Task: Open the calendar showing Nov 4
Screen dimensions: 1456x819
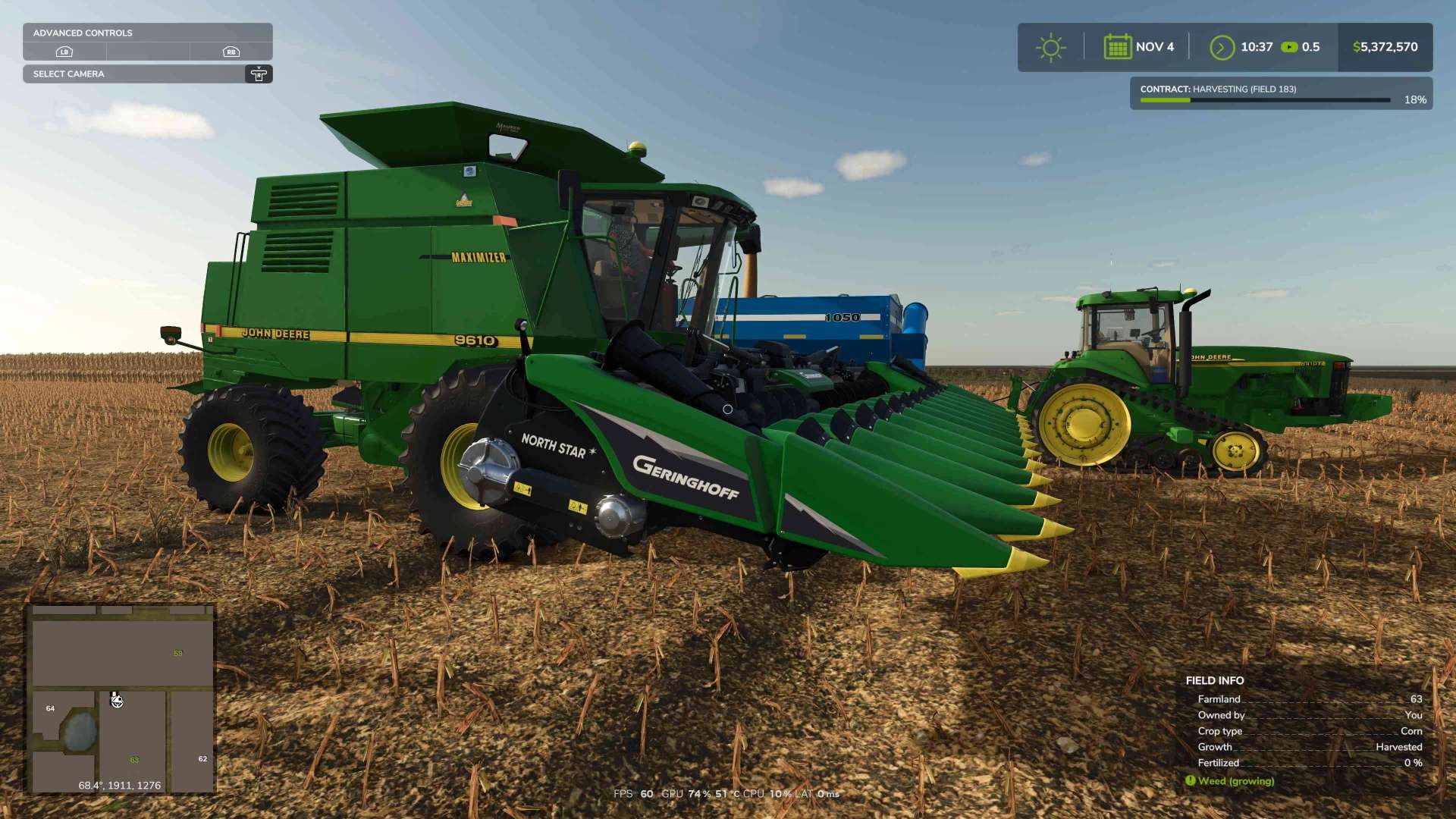Action: coord(1118,47)
